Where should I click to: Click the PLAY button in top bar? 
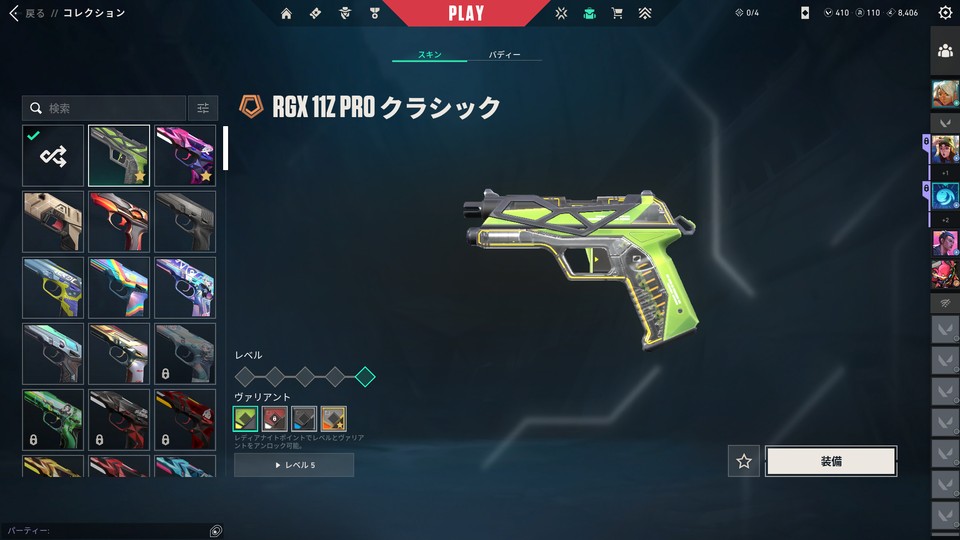[x=466, y=13]
